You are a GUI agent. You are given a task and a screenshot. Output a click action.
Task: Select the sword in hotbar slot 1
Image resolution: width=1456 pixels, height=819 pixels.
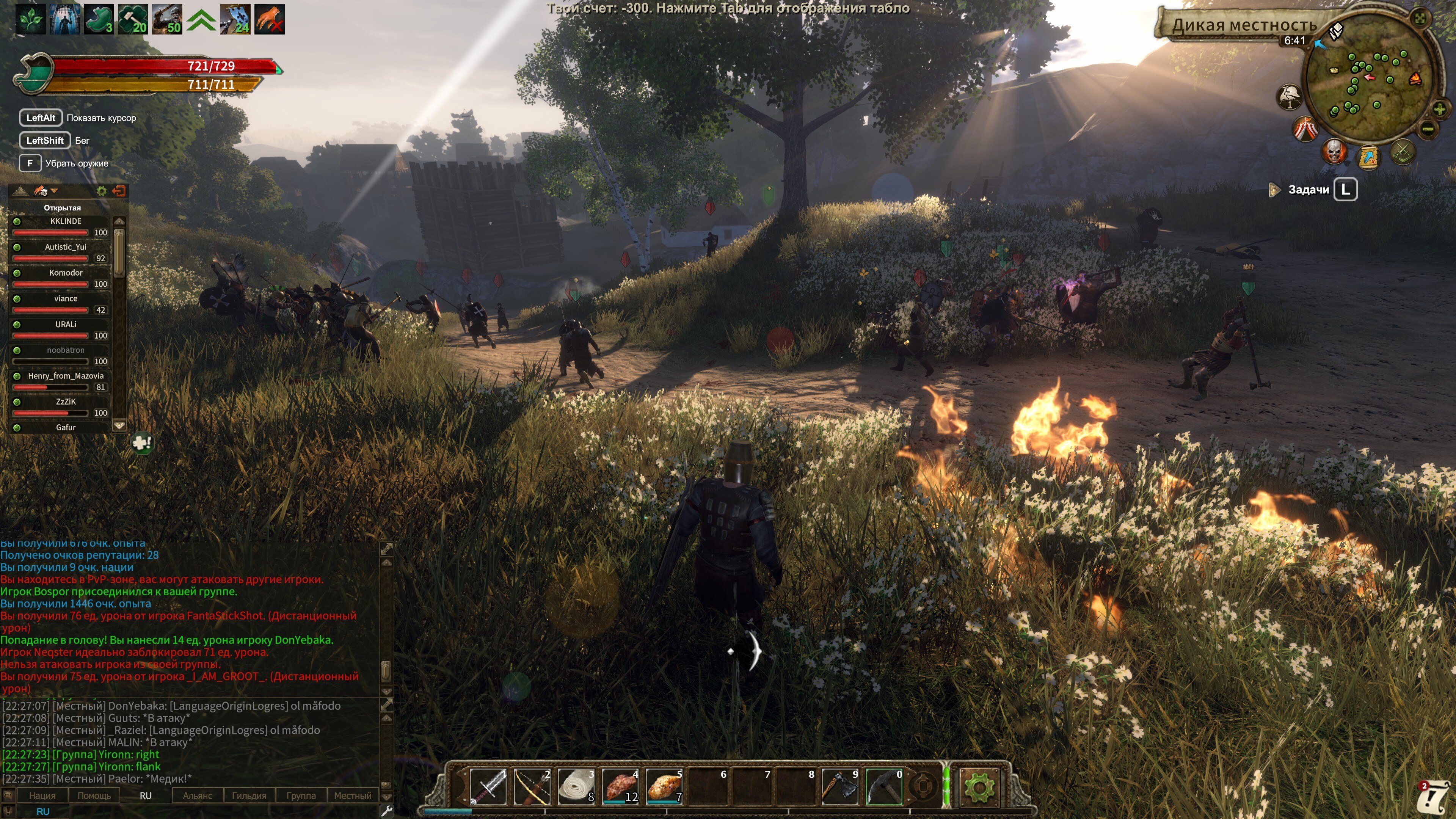click(488, 786)
